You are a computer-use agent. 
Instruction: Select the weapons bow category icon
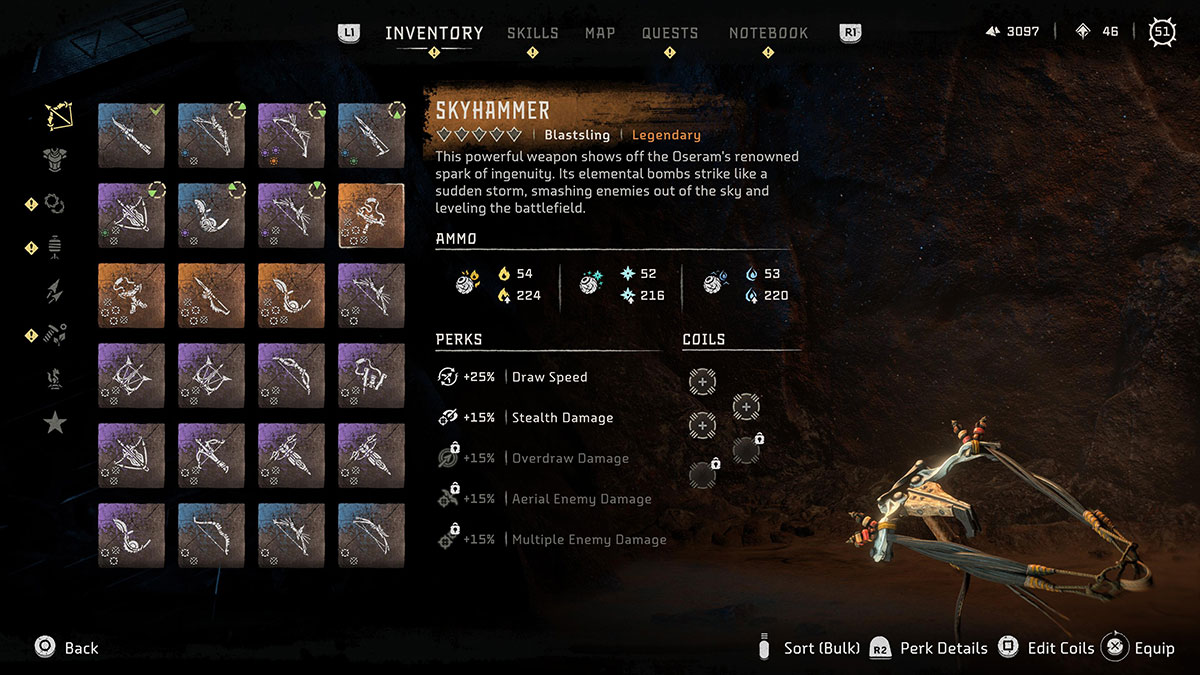(x=58, y=116)
